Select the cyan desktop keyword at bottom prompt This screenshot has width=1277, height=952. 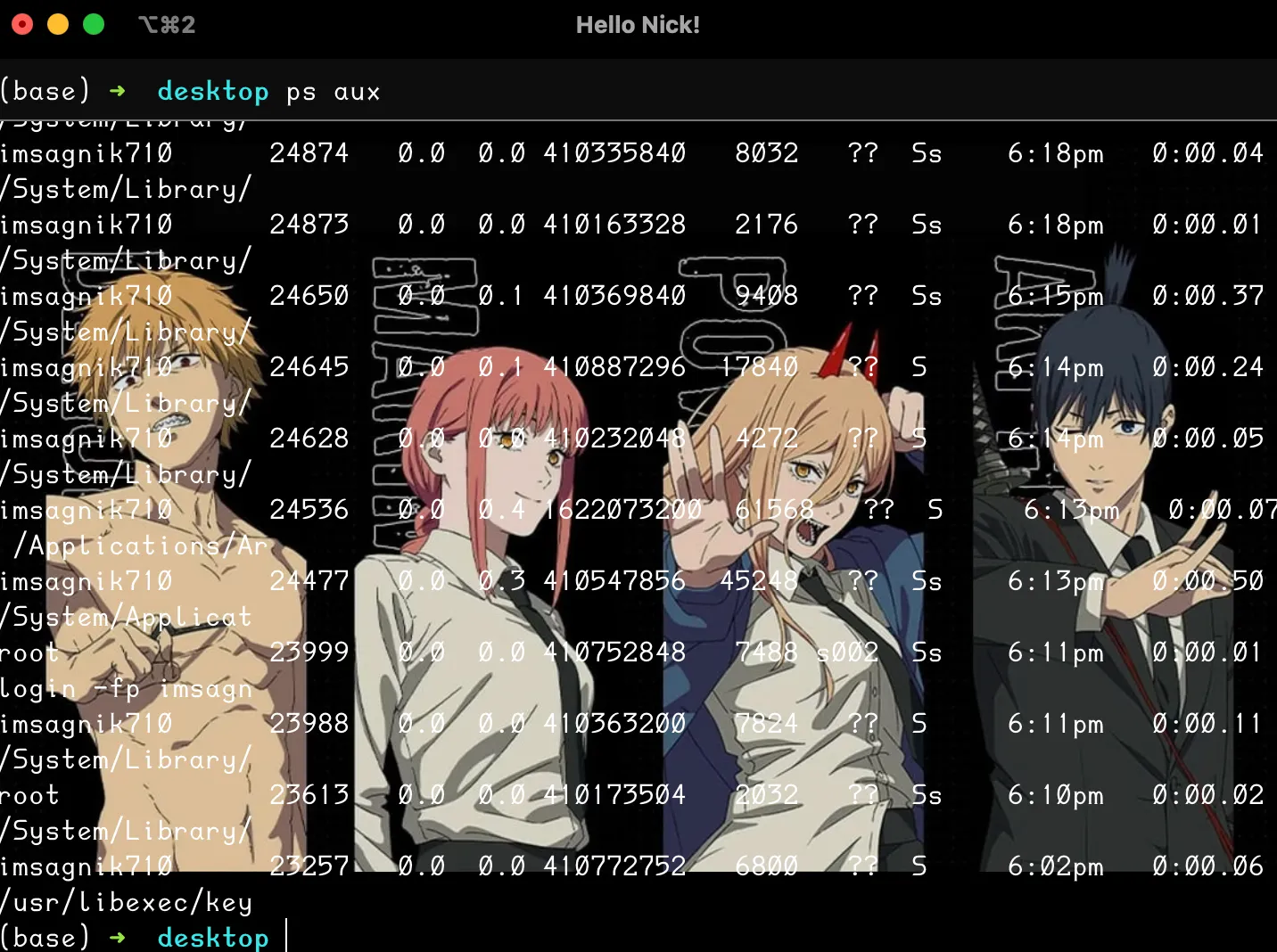(x=213, y=937)
